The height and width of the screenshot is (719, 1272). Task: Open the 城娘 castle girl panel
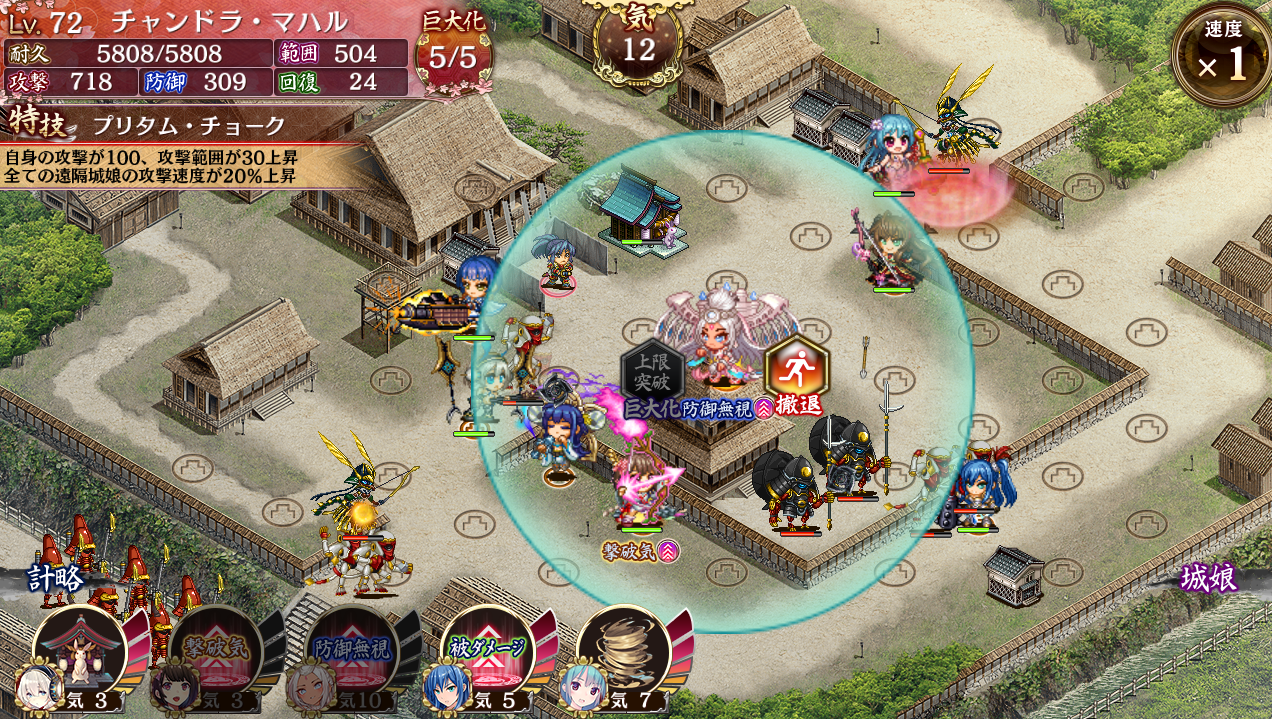(1208, 579)
